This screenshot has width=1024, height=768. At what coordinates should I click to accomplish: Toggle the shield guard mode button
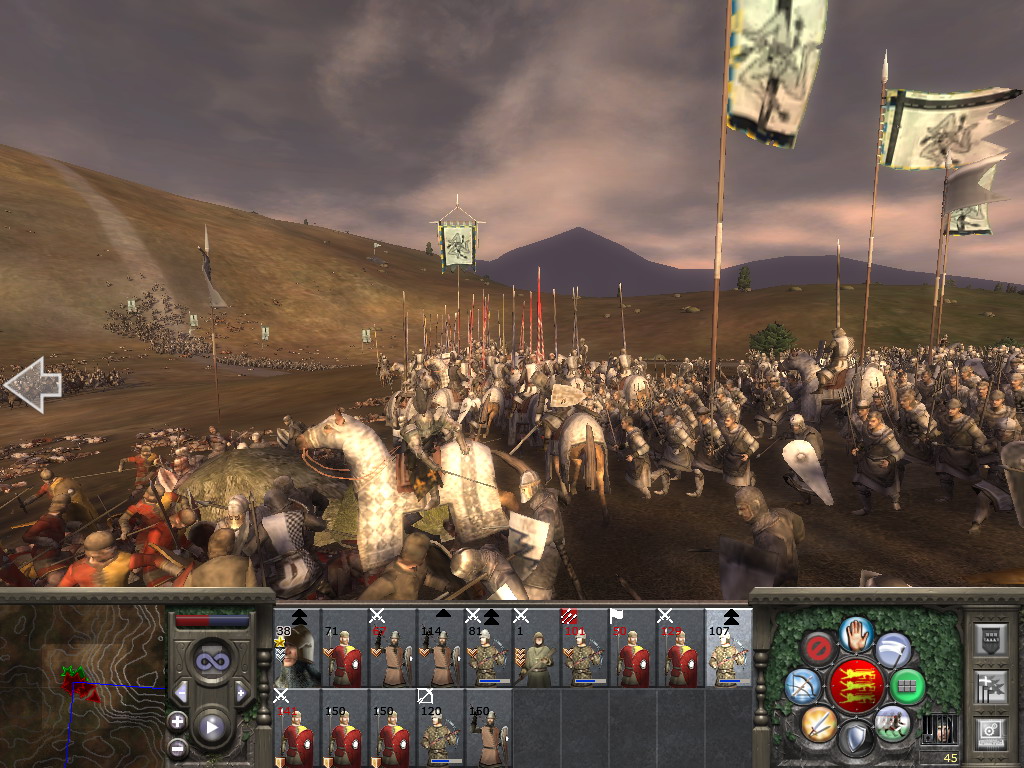(856, 738)
